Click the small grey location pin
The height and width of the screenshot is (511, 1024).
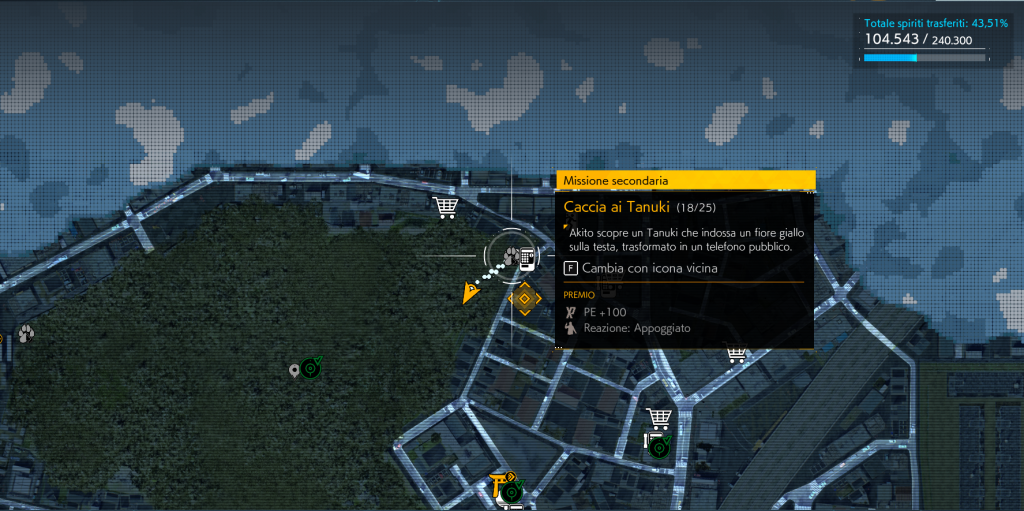pyautogui.click(x=294, y=371)
